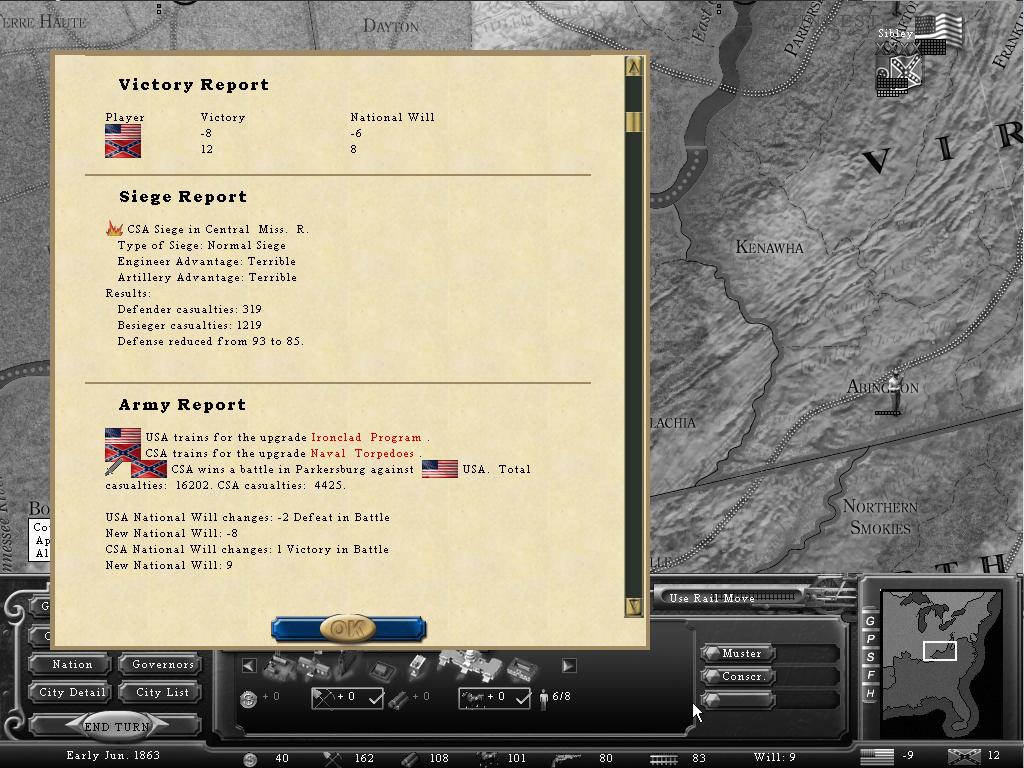Select the Muster option

click(x=741, y=653)
